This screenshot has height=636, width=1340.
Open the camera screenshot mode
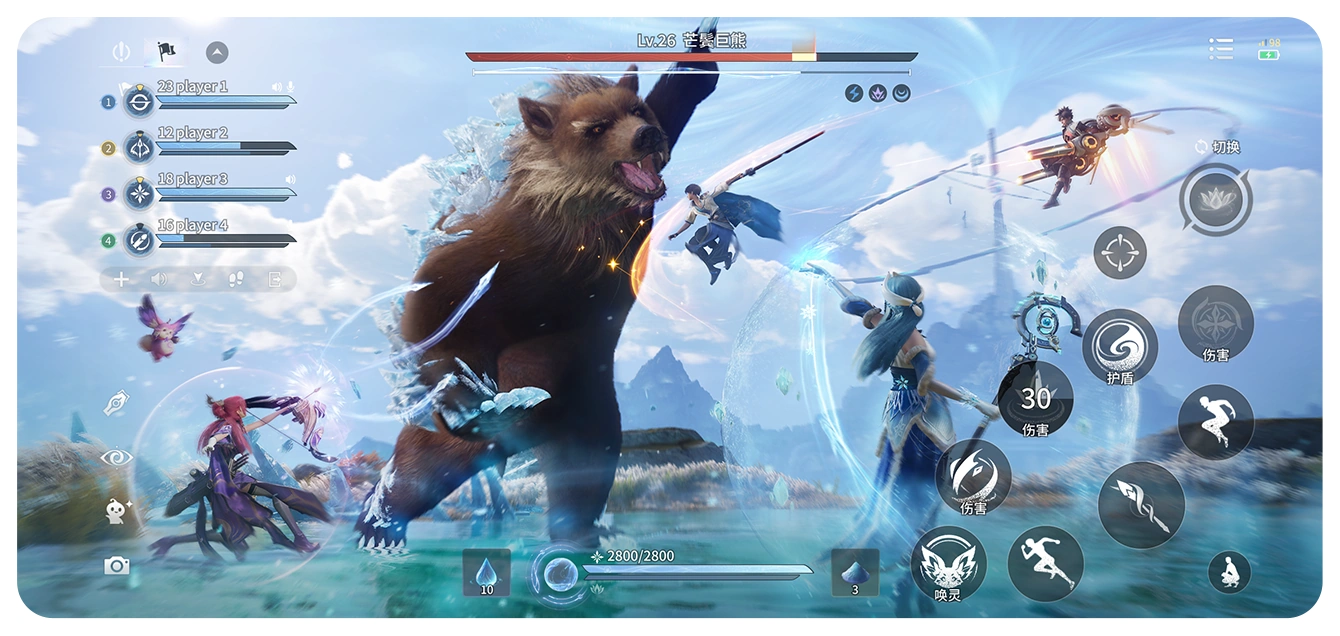coord(117,566)
